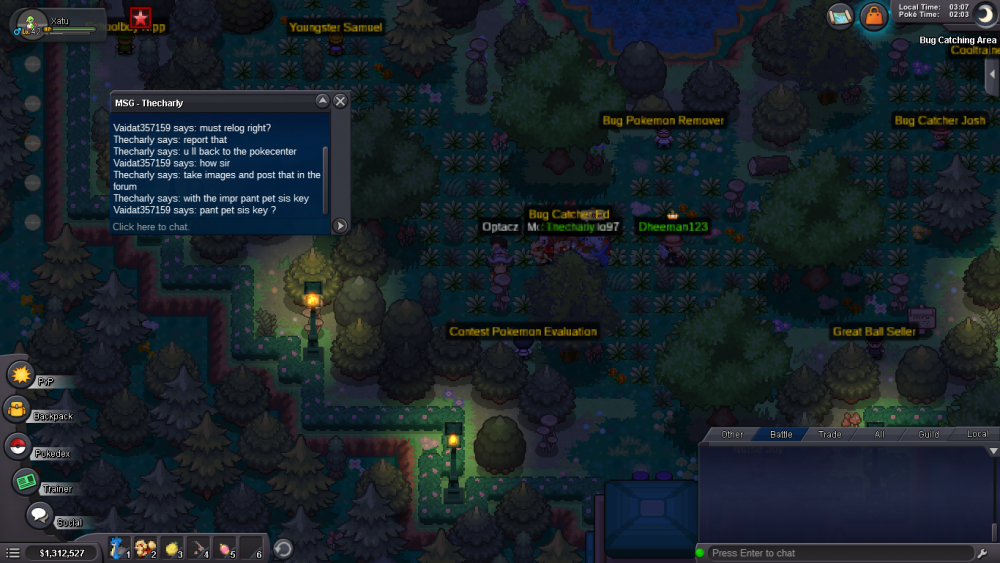
Task: Click the hotbar swap arrow button
Action: click(x=283, y=548)
